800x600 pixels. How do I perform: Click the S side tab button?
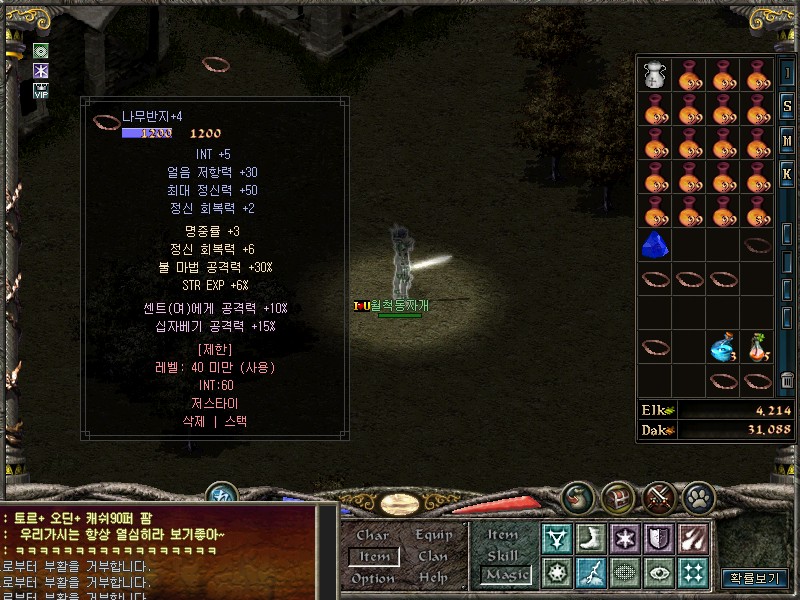[787, 107]
